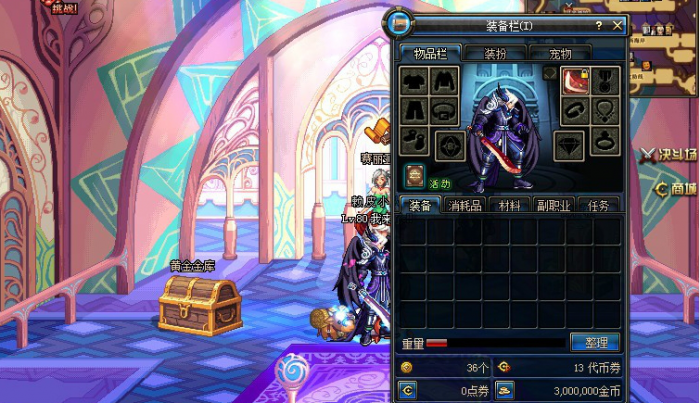Open the 商城 shop
The height and width of the screenshot is (403, 700).
(676, 188)
